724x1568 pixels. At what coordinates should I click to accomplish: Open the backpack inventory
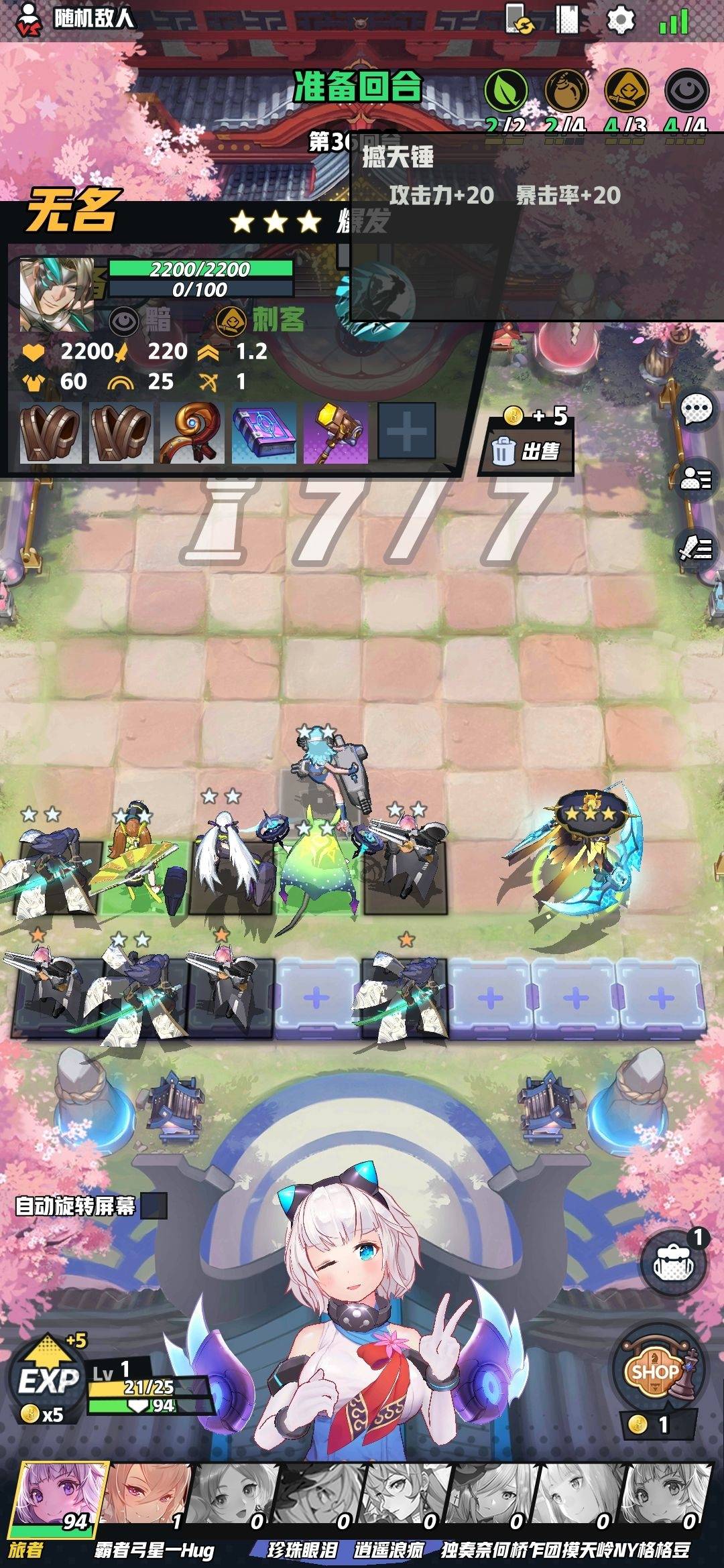(672, 1263)
